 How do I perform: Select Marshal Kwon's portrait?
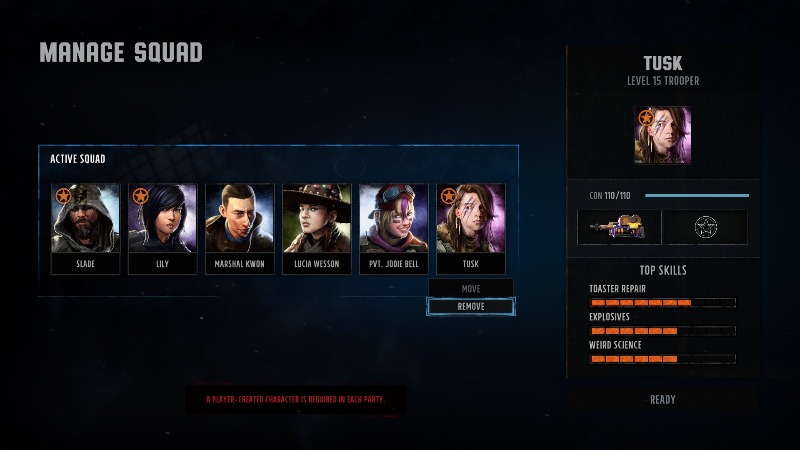(240, 228)
